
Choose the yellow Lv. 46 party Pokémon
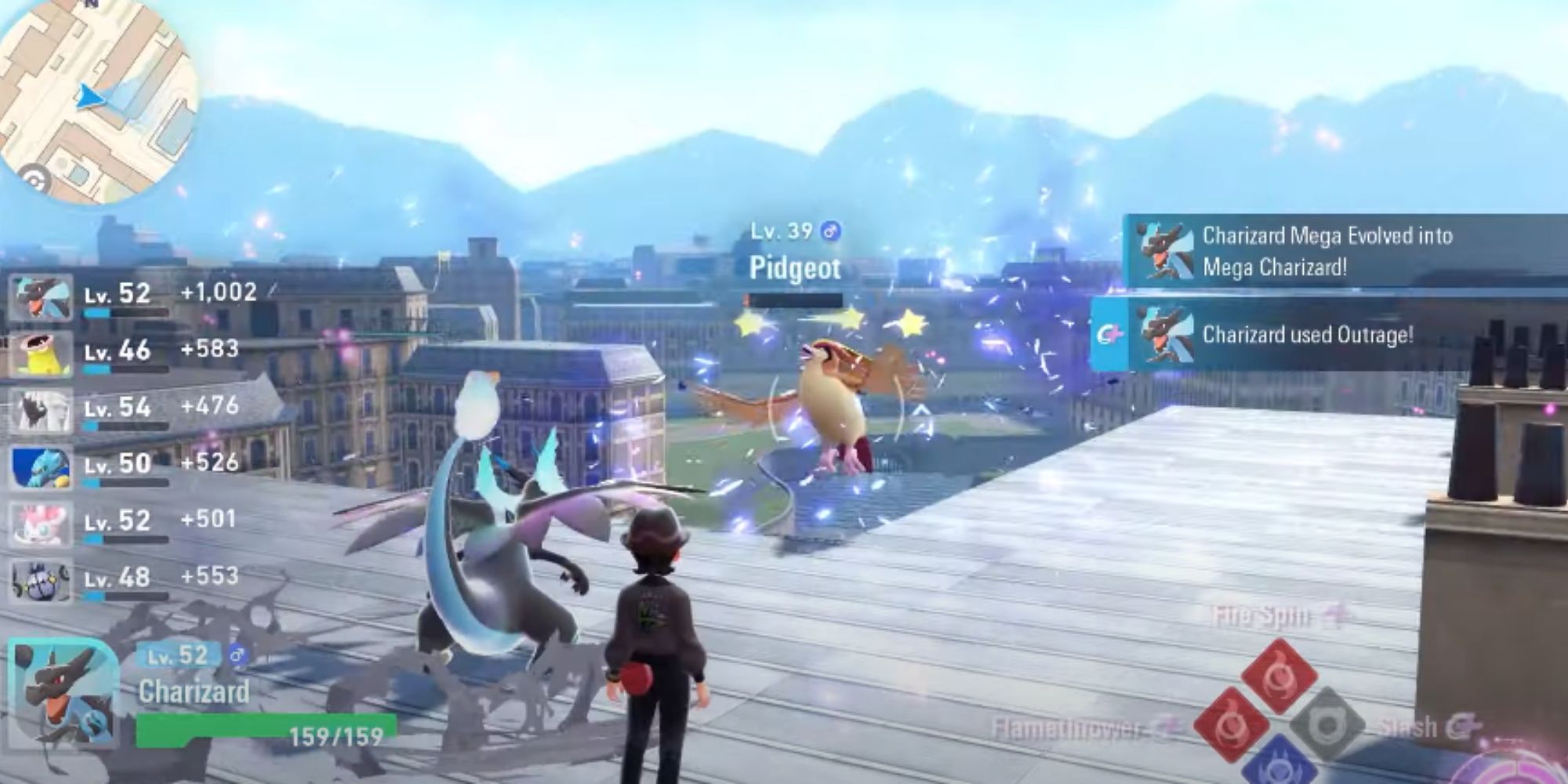click(x=41, y=354)
